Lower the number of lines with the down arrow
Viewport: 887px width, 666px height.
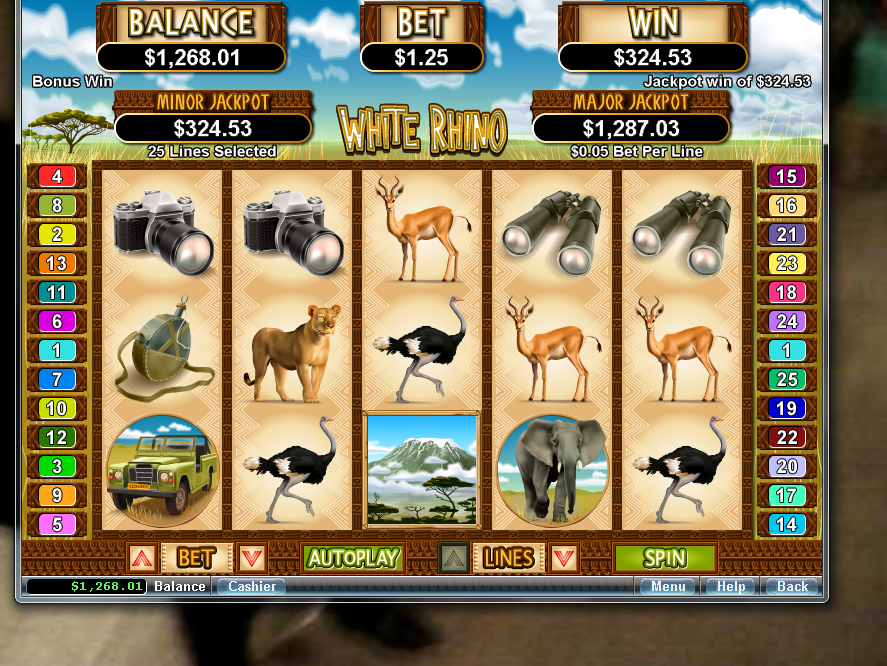click(x=564, y=558)
